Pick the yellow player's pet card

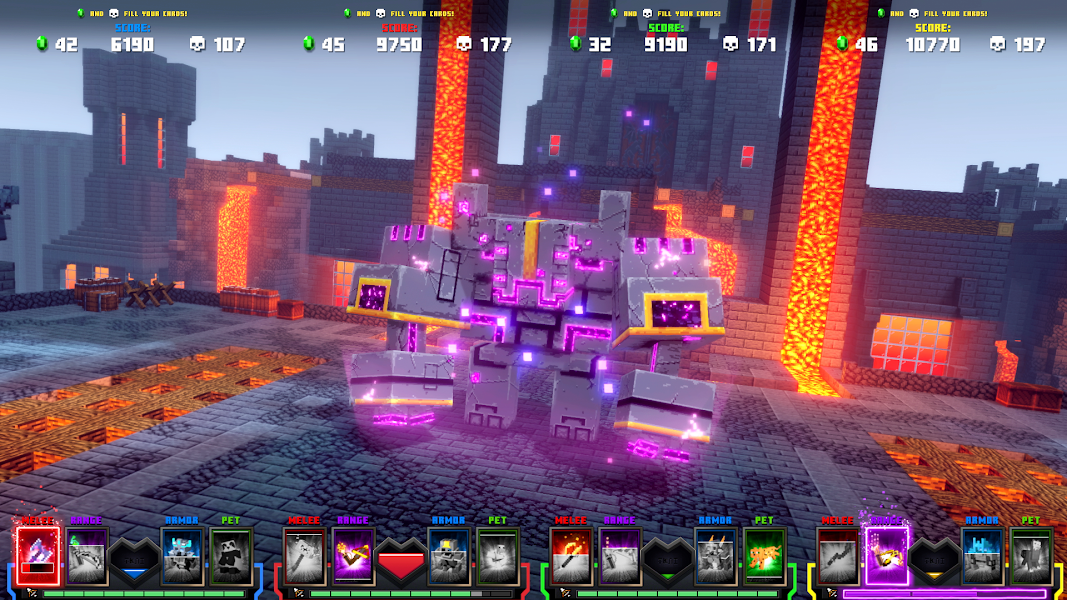click(x=1031, y=556)
